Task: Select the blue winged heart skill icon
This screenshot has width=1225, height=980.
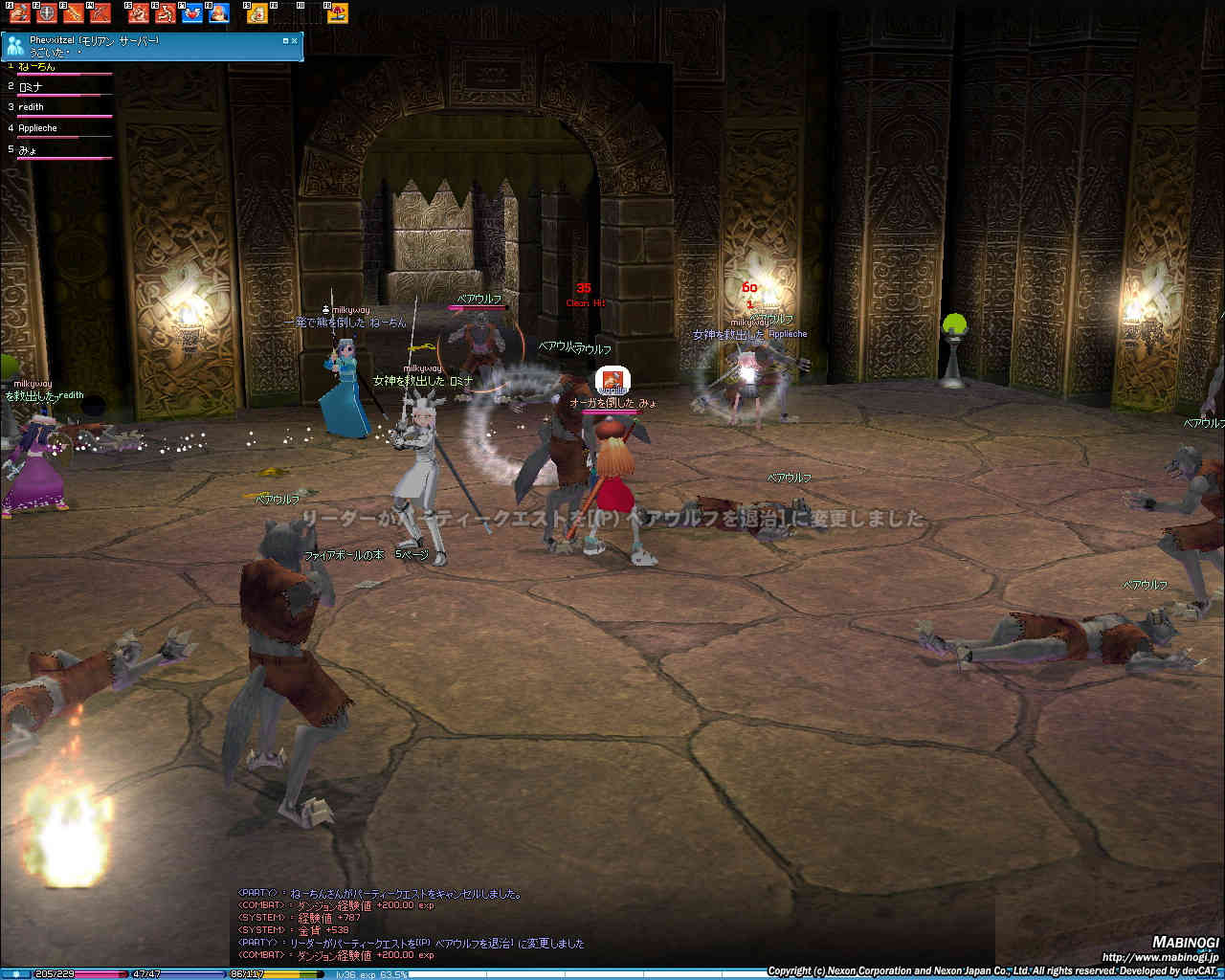Action: click(x=192, y=13)
